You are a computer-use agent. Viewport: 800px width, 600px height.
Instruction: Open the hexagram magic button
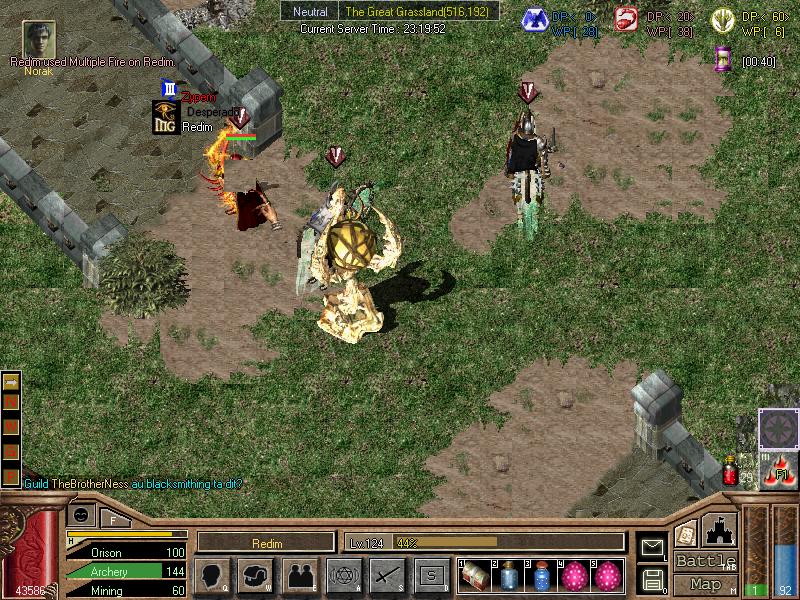click(x=344, y=575)
